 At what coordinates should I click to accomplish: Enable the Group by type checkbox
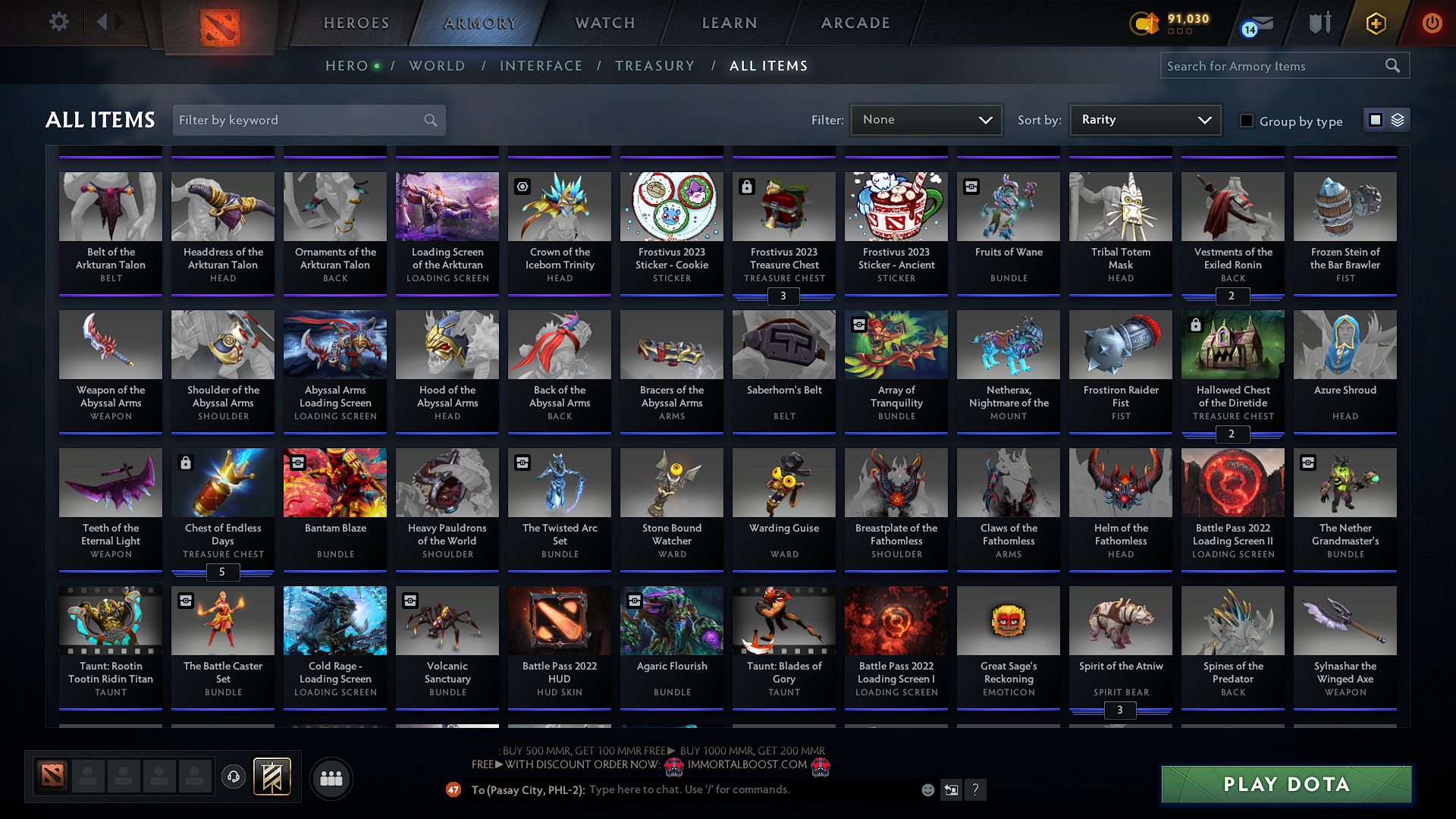pyautogui.click(x=1246, y=120)
